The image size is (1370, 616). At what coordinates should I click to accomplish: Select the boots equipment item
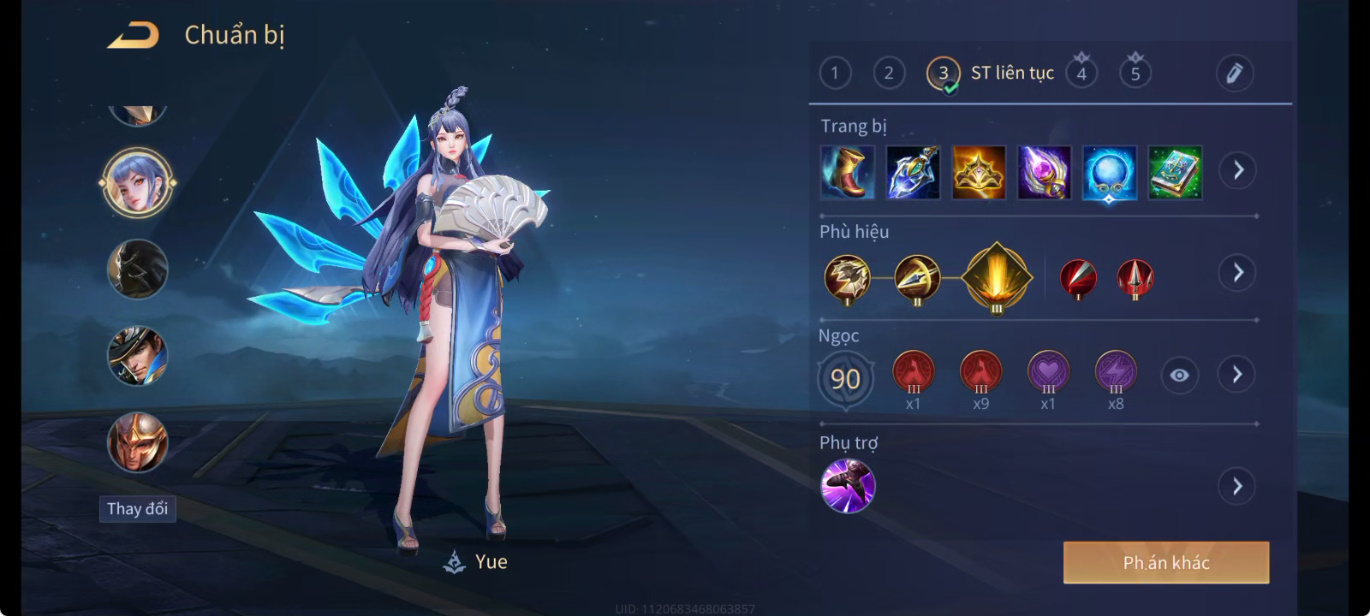[x=847, y=172]
